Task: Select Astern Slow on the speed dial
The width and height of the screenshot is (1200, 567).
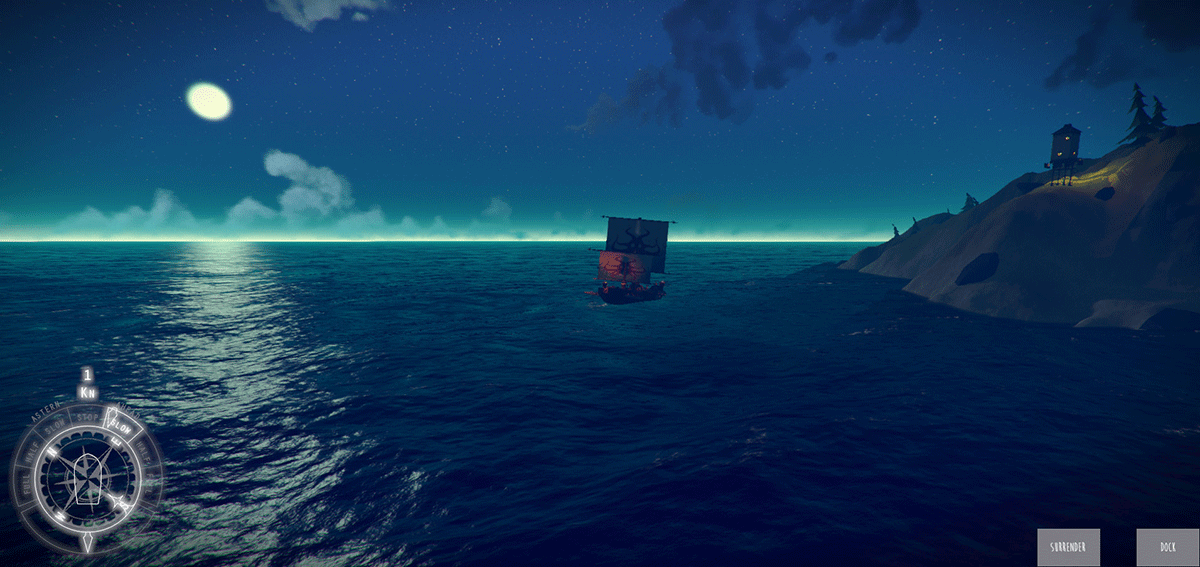Action: click(55, 425)
